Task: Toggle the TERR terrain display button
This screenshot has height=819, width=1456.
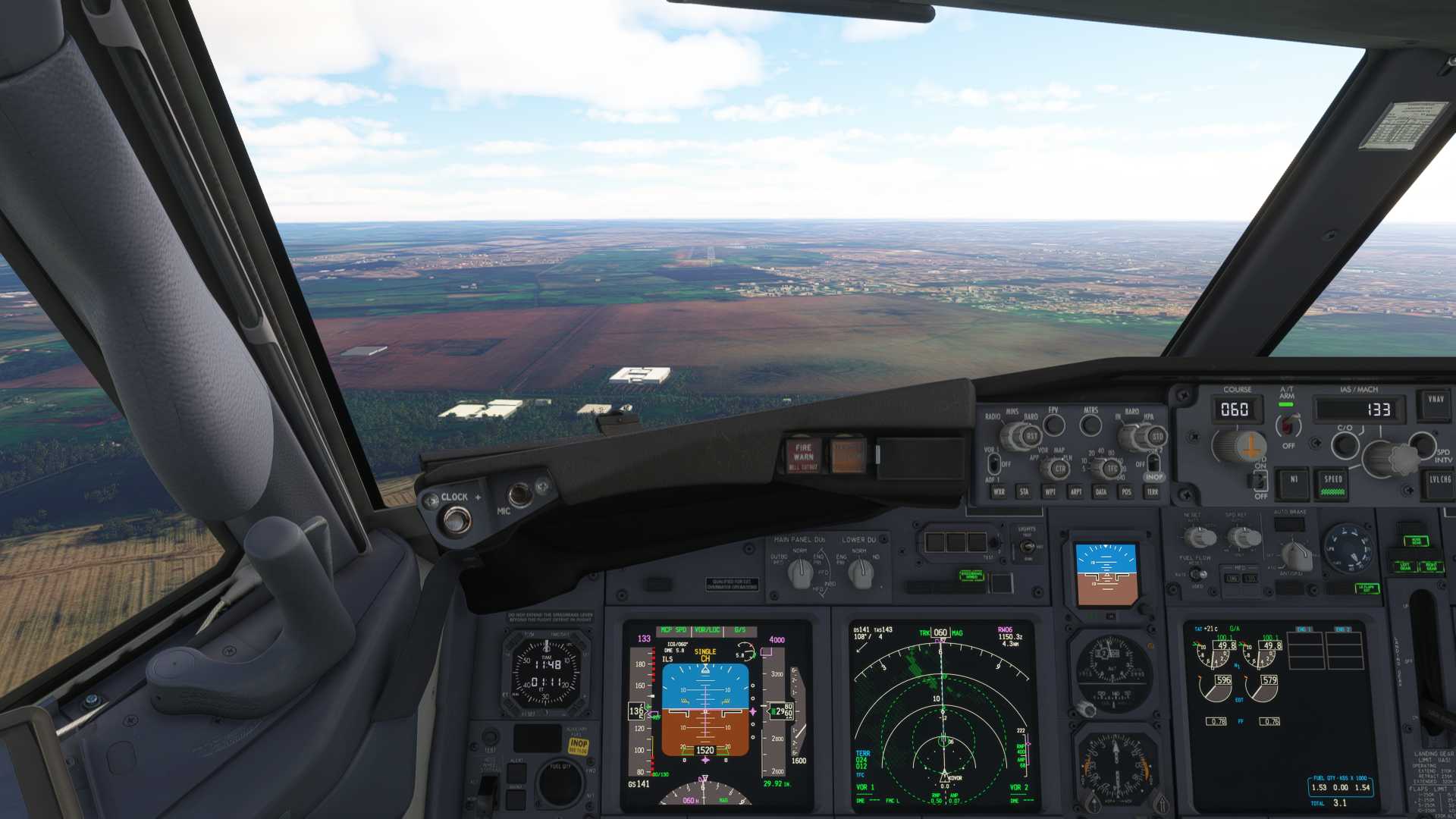Action: point(1152,492)
